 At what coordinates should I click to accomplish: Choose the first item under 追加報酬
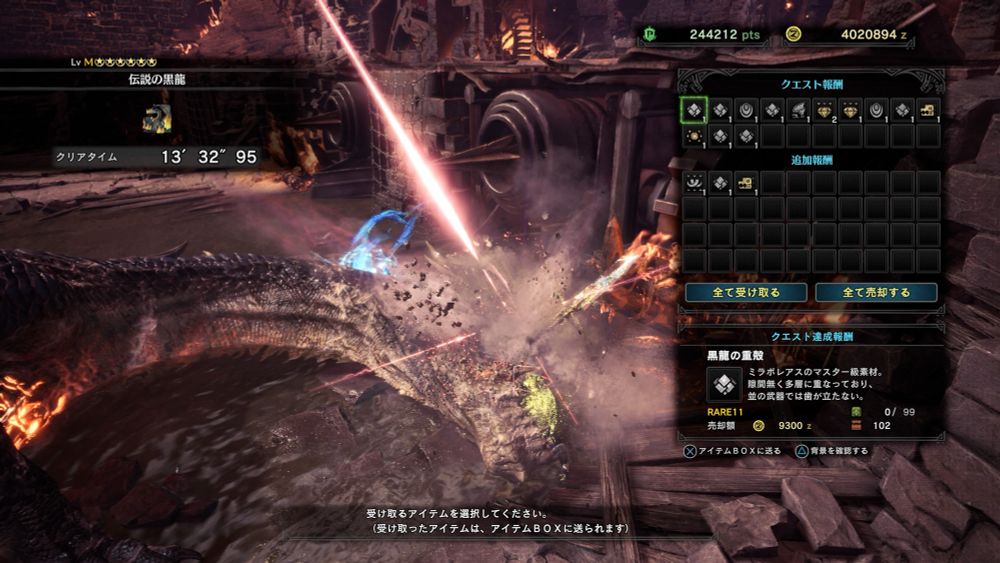click(x=694, y=182)
